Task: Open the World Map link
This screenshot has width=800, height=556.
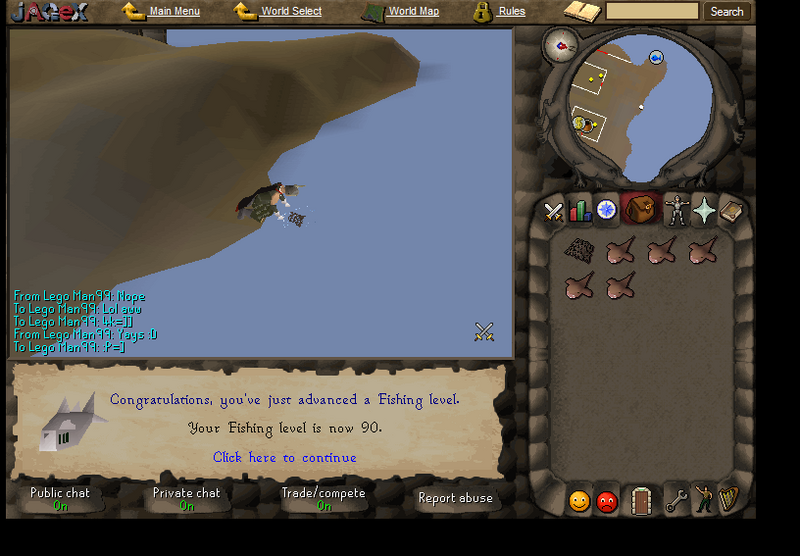Action: (x=413, y=12)
